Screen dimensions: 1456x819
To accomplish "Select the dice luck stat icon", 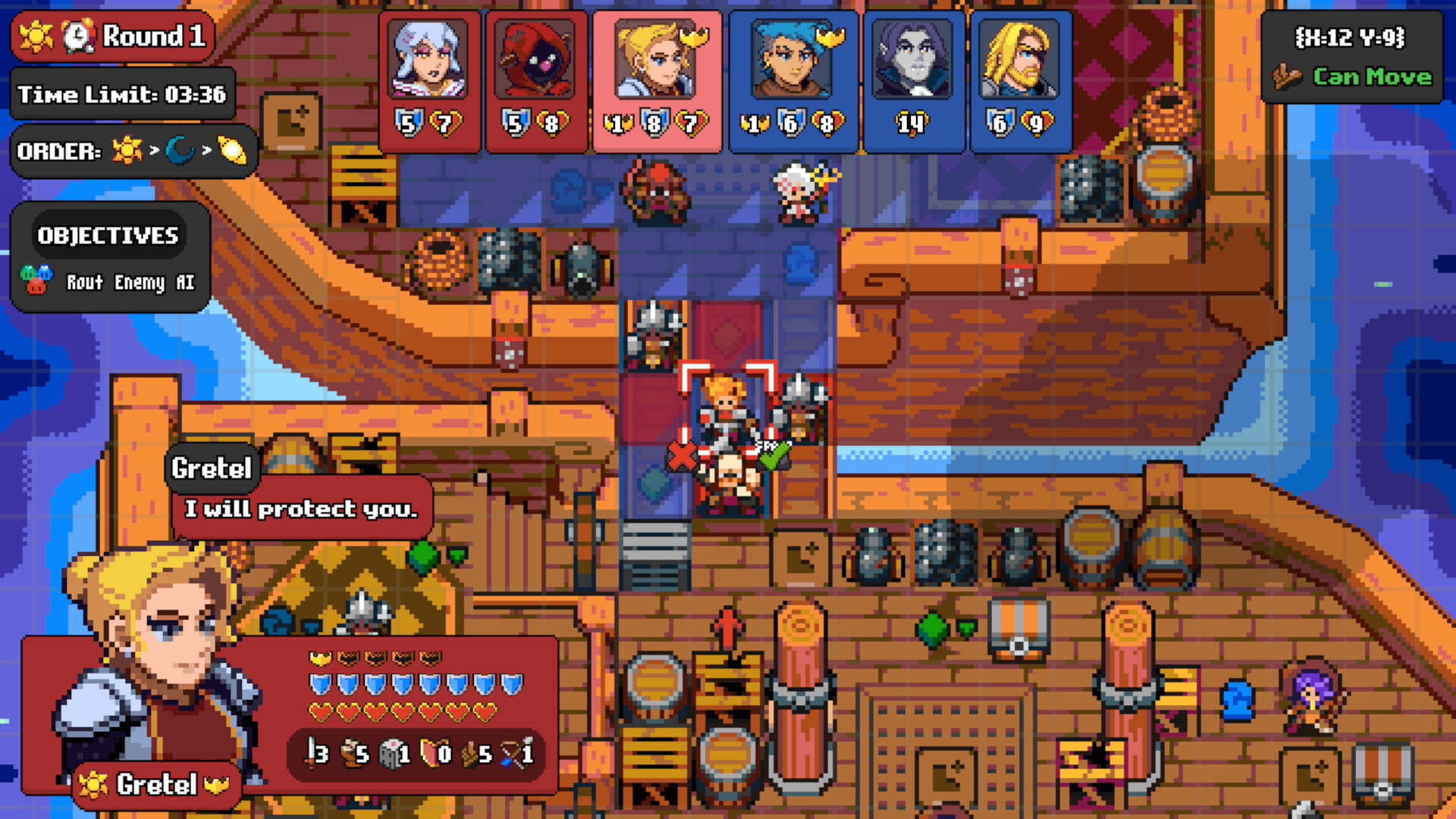I will pos(389,755).
